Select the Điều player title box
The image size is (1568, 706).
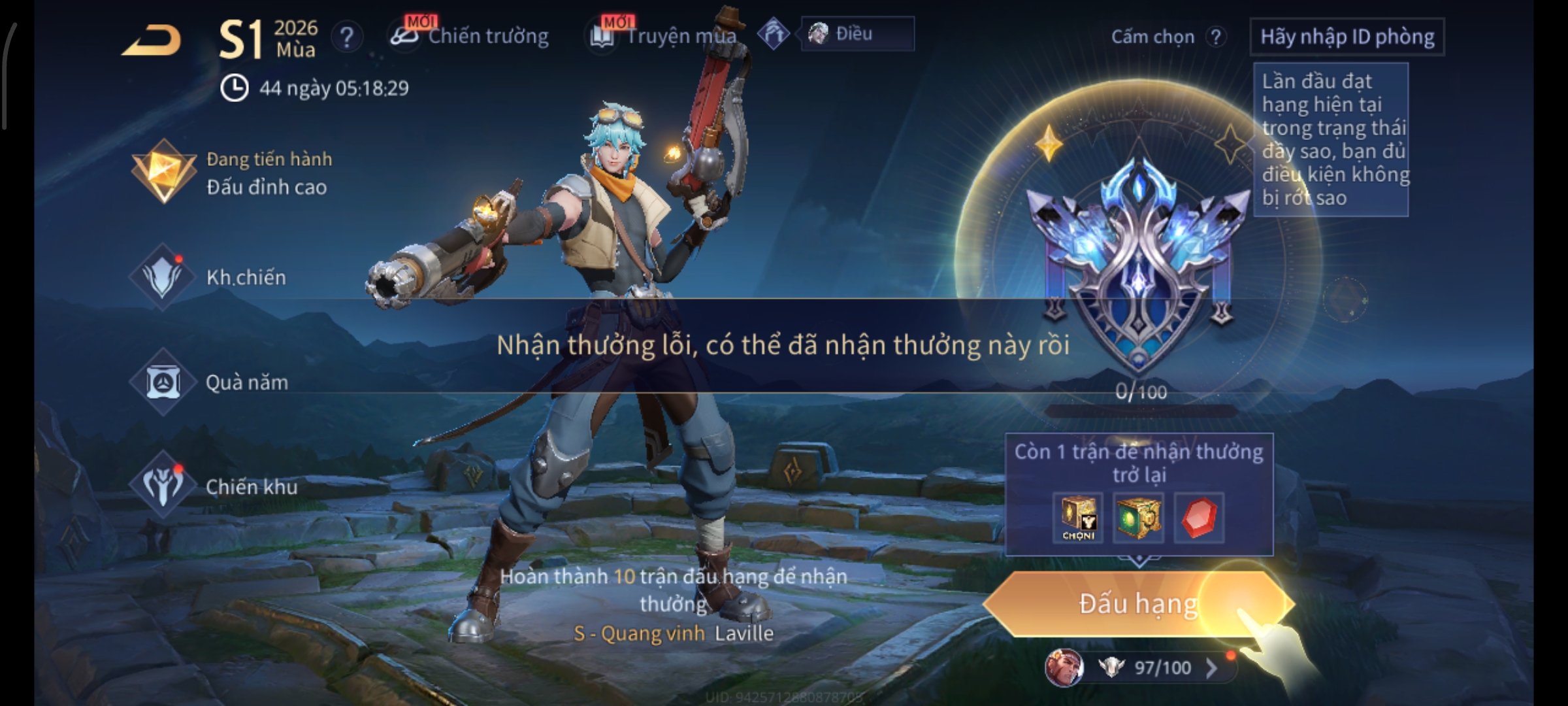point(857,34)
